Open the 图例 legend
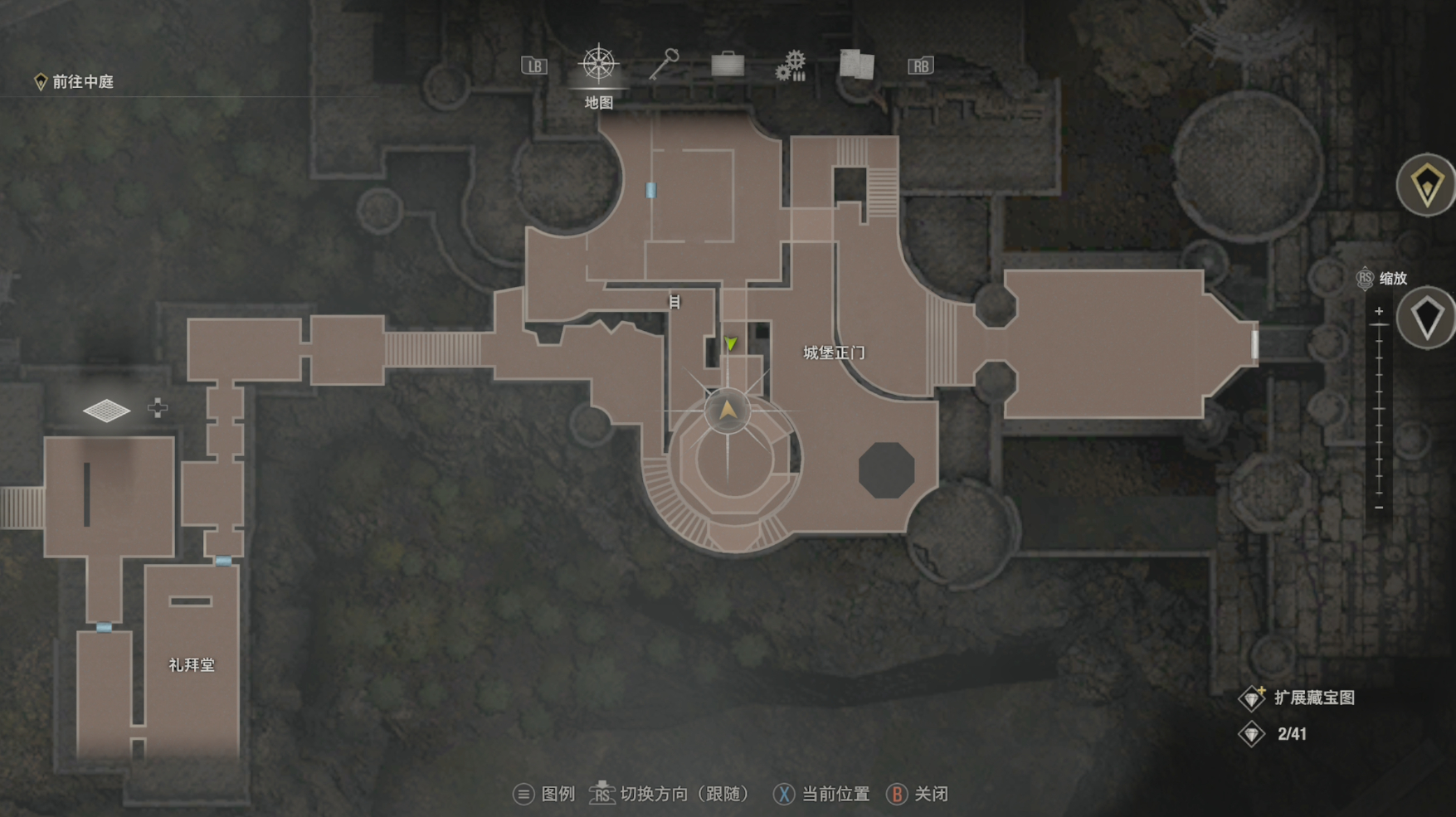Screen dimensions: 1456x817 [x=544, y=794]
